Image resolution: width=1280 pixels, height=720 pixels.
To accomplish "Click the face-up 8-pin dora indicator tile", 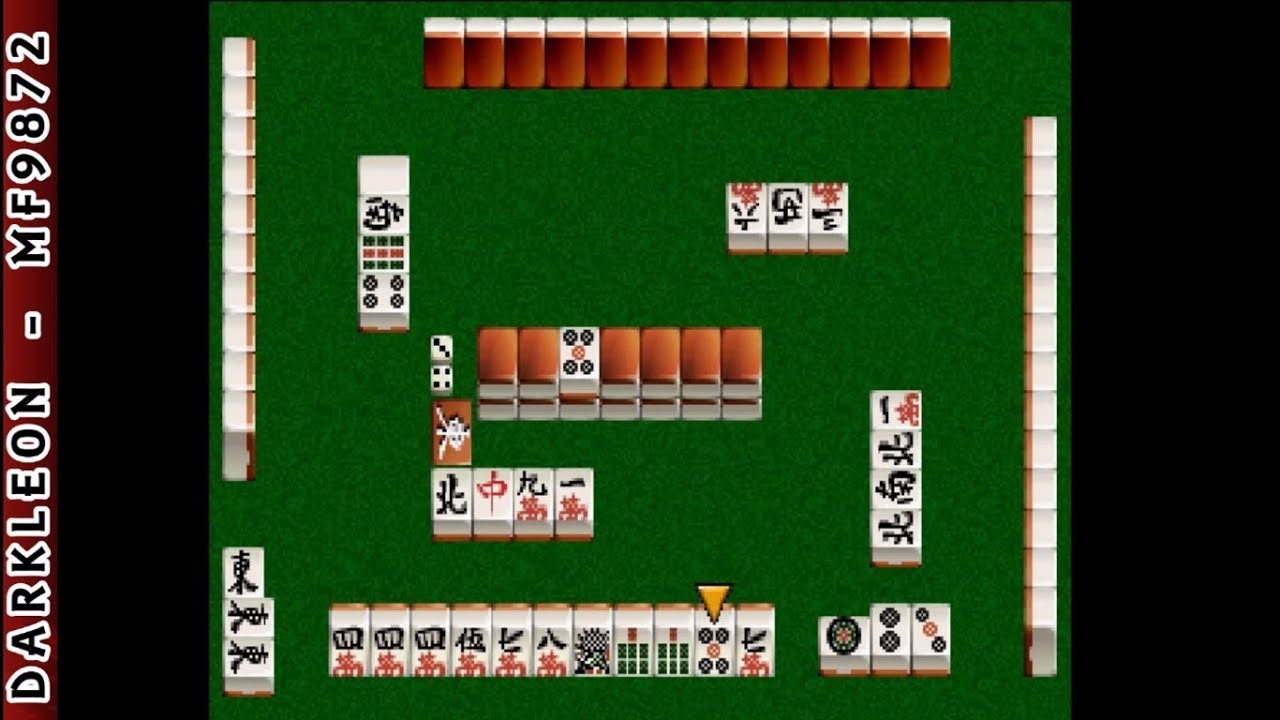I will (x=577, y=354).
